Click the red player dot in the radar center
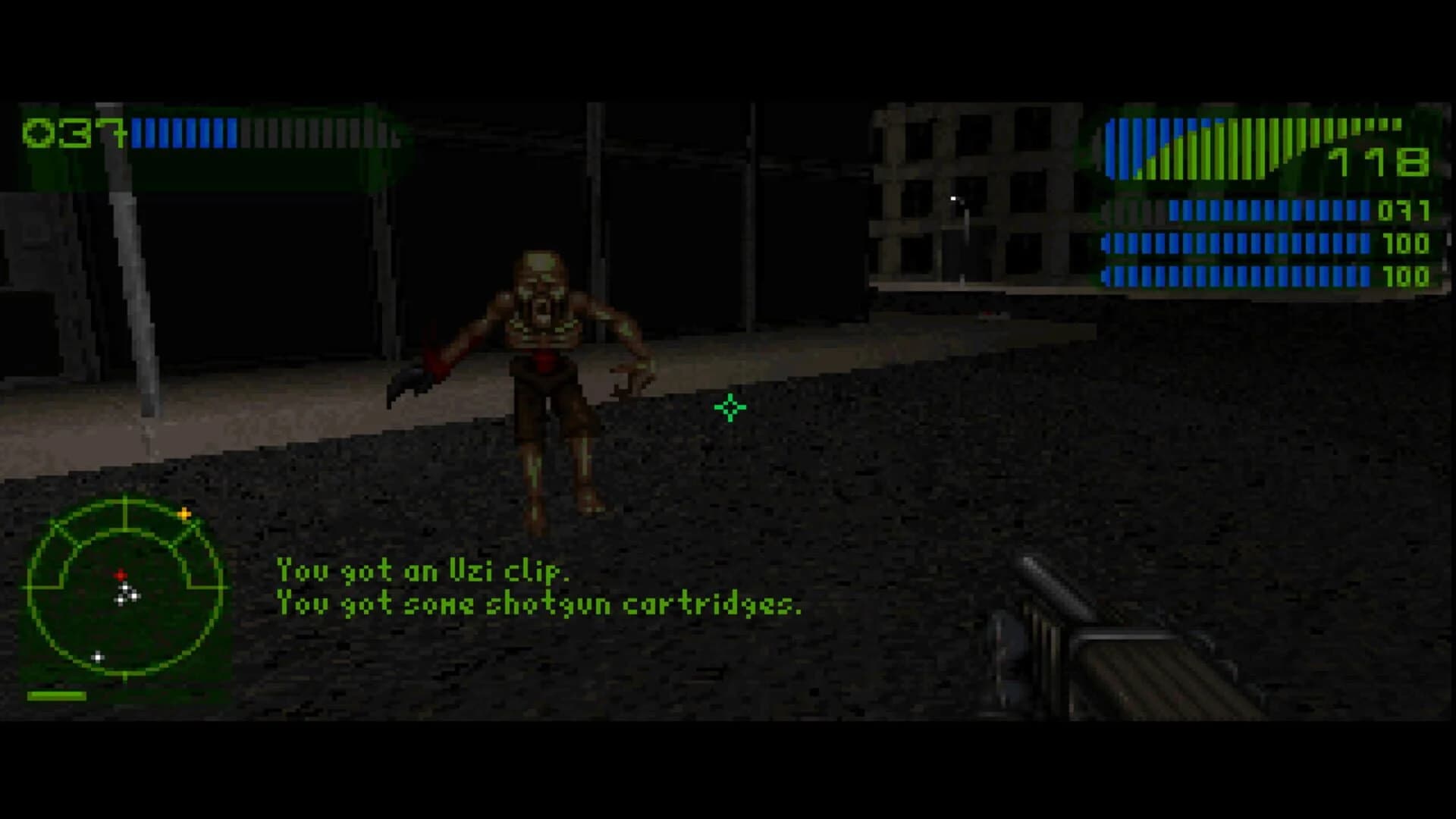The image size is (1456, 819). (121, 574)
